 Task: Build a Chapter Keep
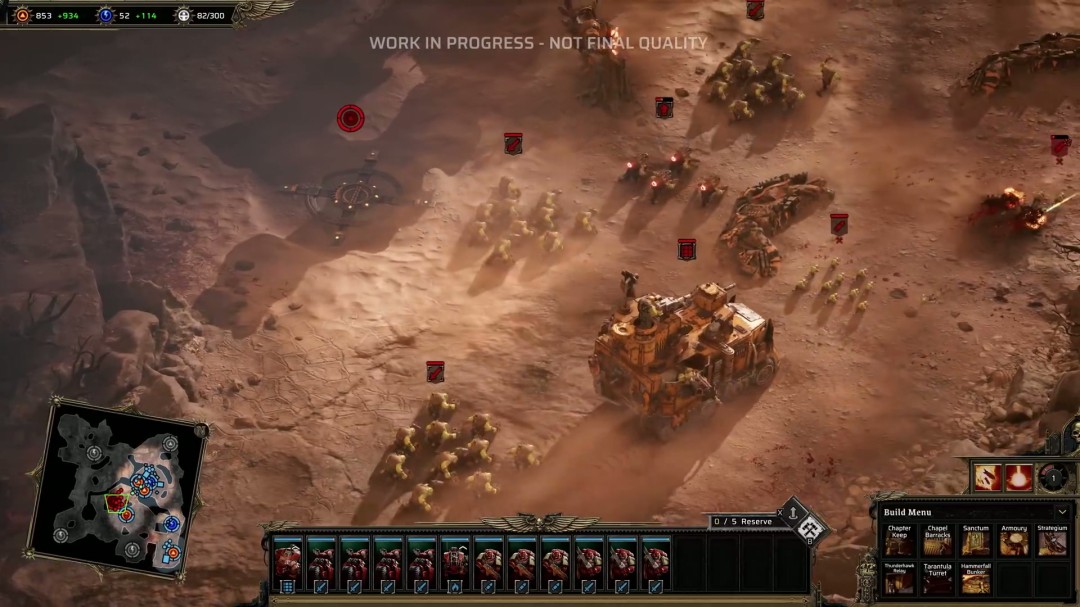[x=899, y=542]
